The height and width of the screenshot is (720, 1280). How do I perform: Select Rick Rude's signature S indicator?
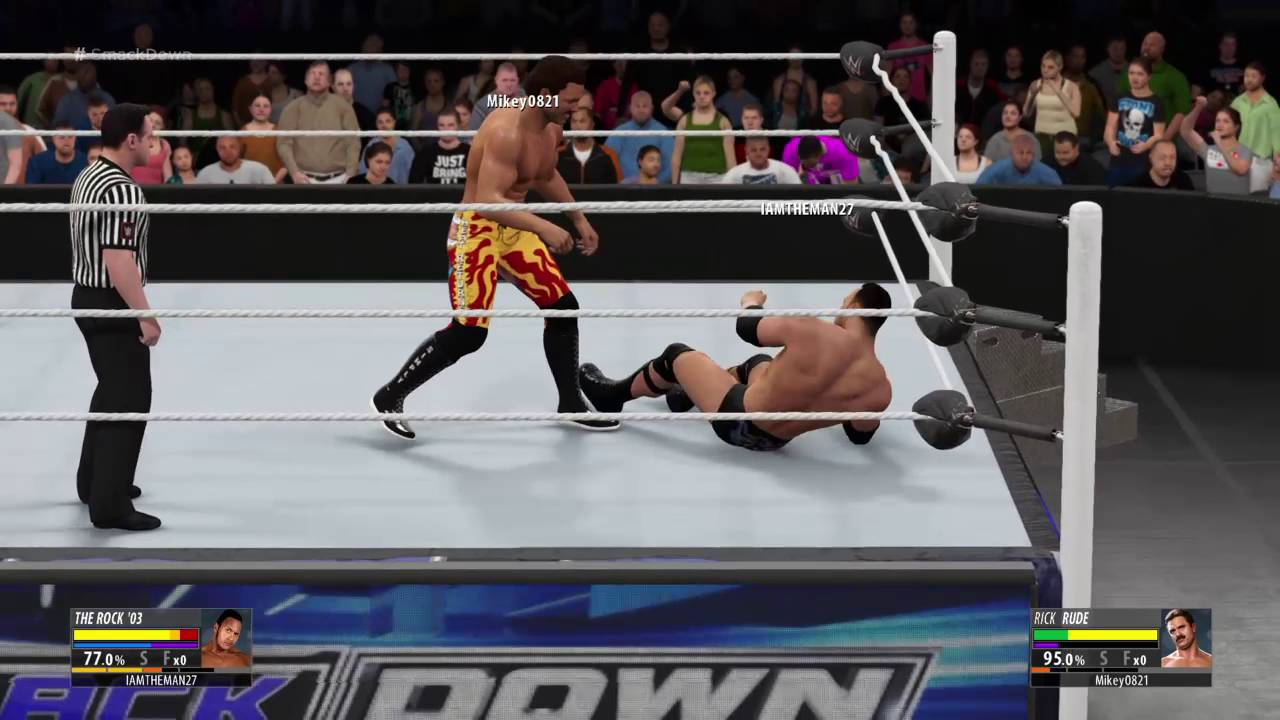click(x=1104, y=658)
